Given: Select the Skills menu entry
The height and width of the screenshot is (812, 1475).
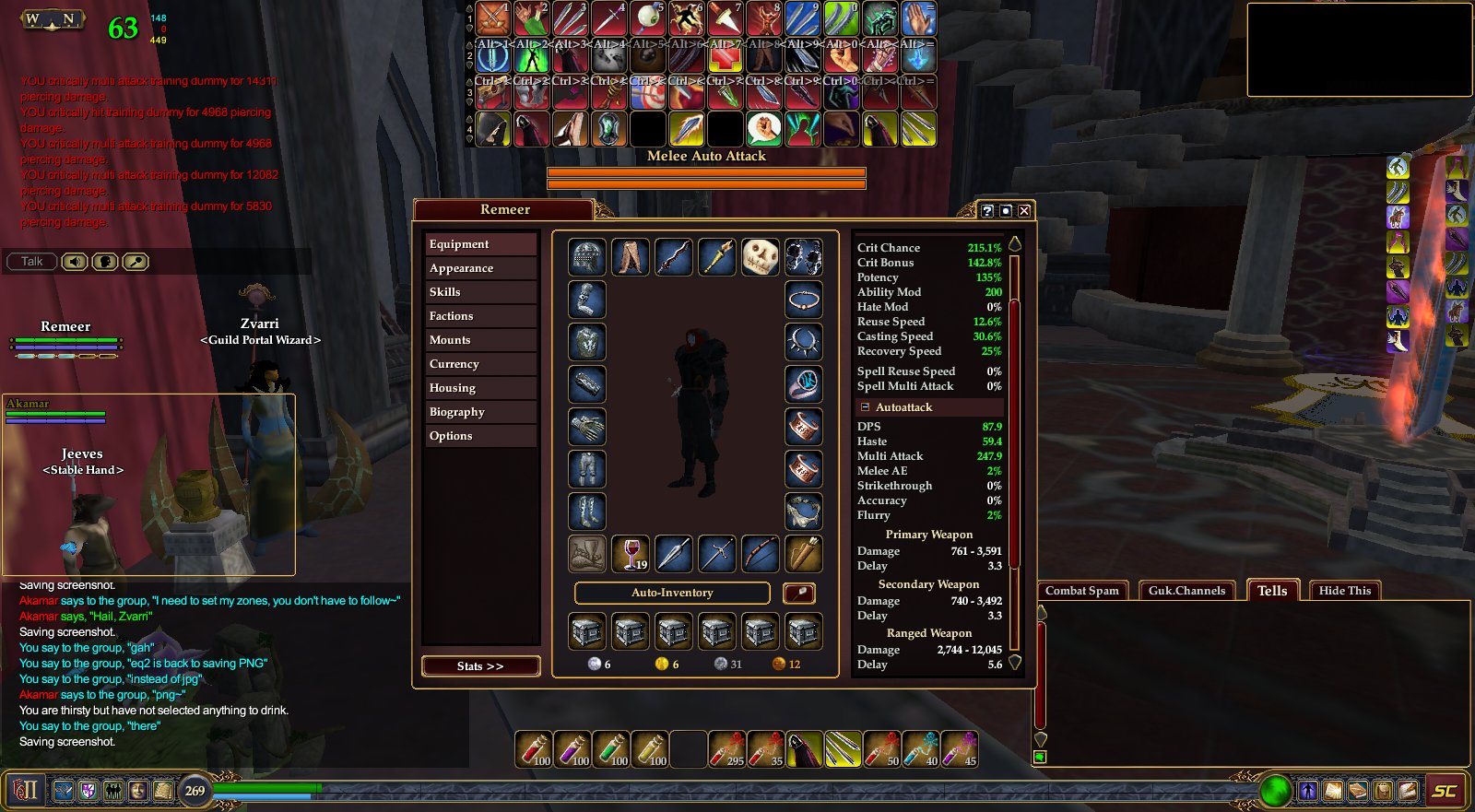Looking at the screenshot, I should tap(480, 292).
